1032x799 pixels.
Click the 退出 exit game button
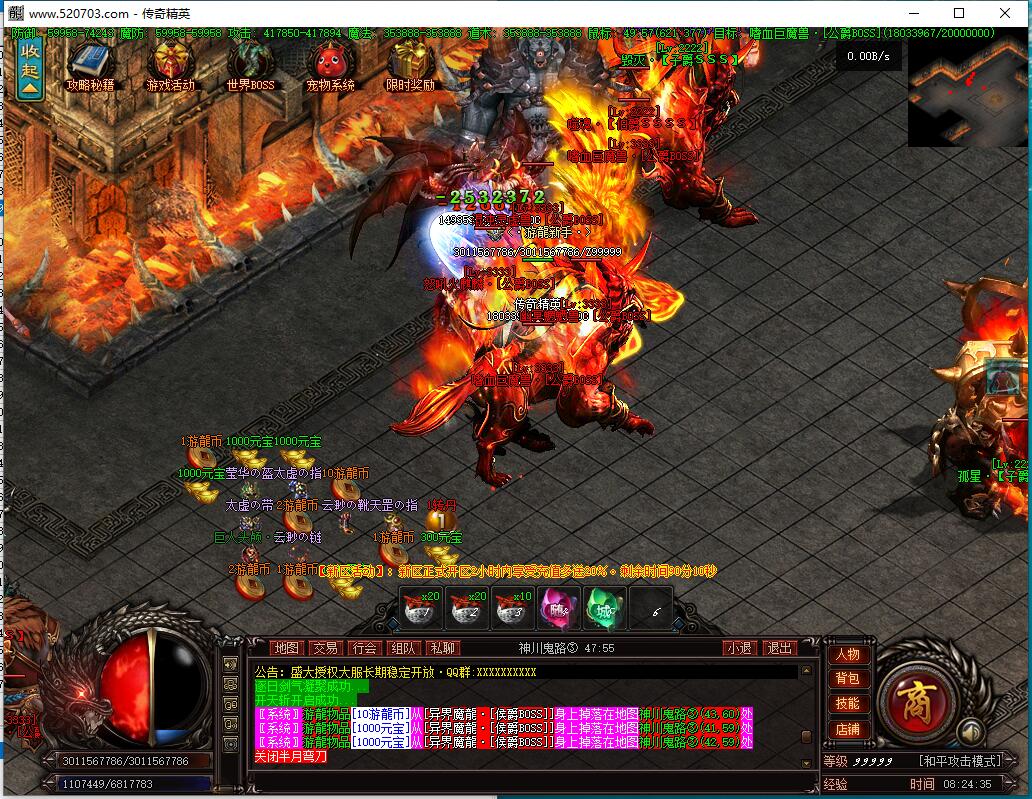(x=779, y=648)
